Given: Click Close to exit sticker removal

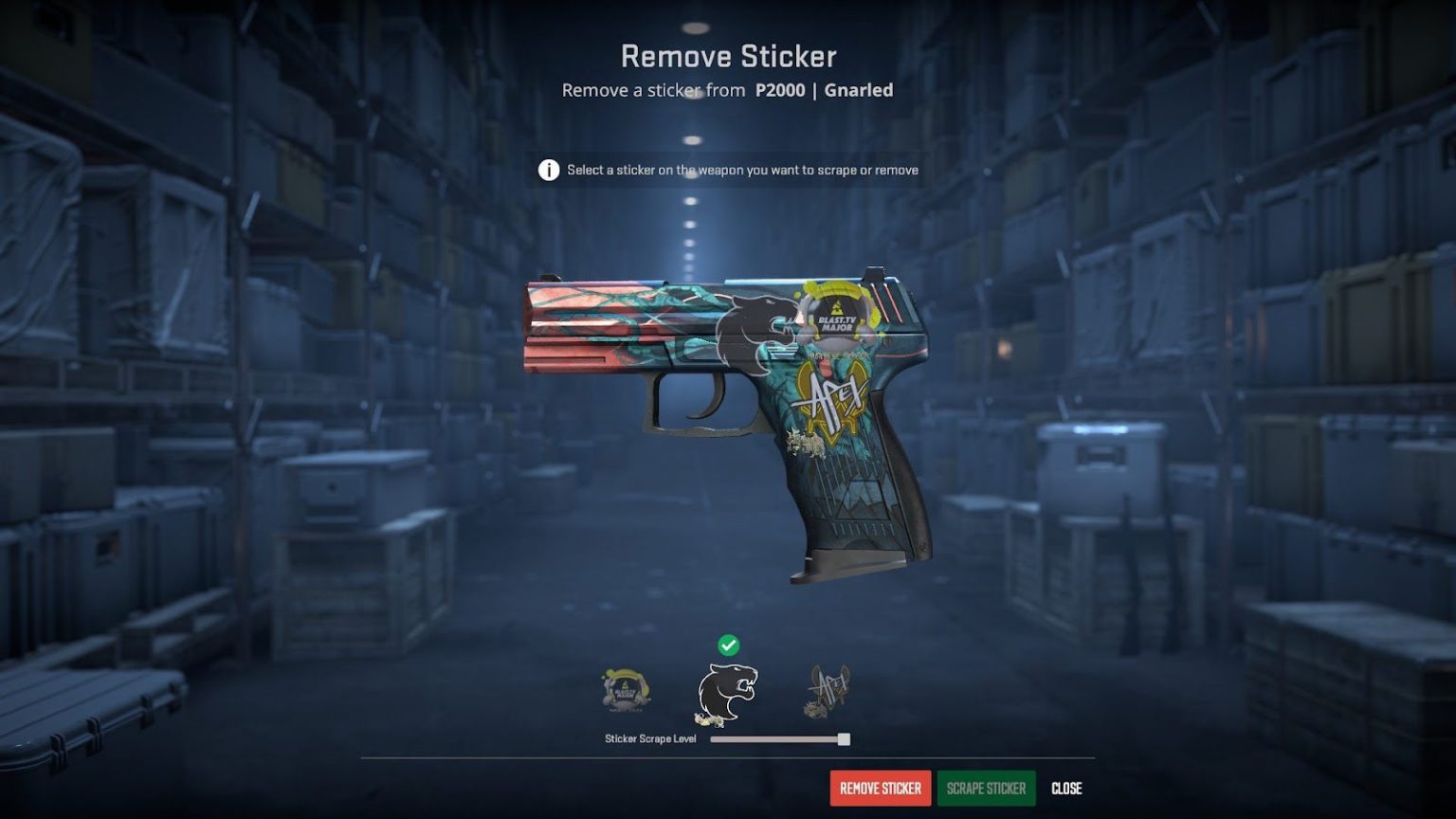Looking at the screenshot, I should [1067, 788].
